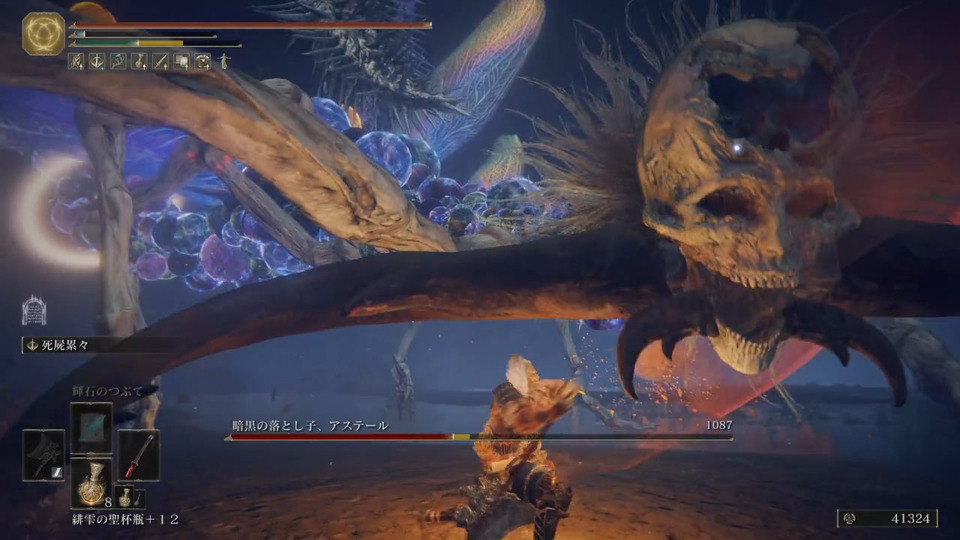Choose the left-hand axe weapon slot

tap(44, 455)
